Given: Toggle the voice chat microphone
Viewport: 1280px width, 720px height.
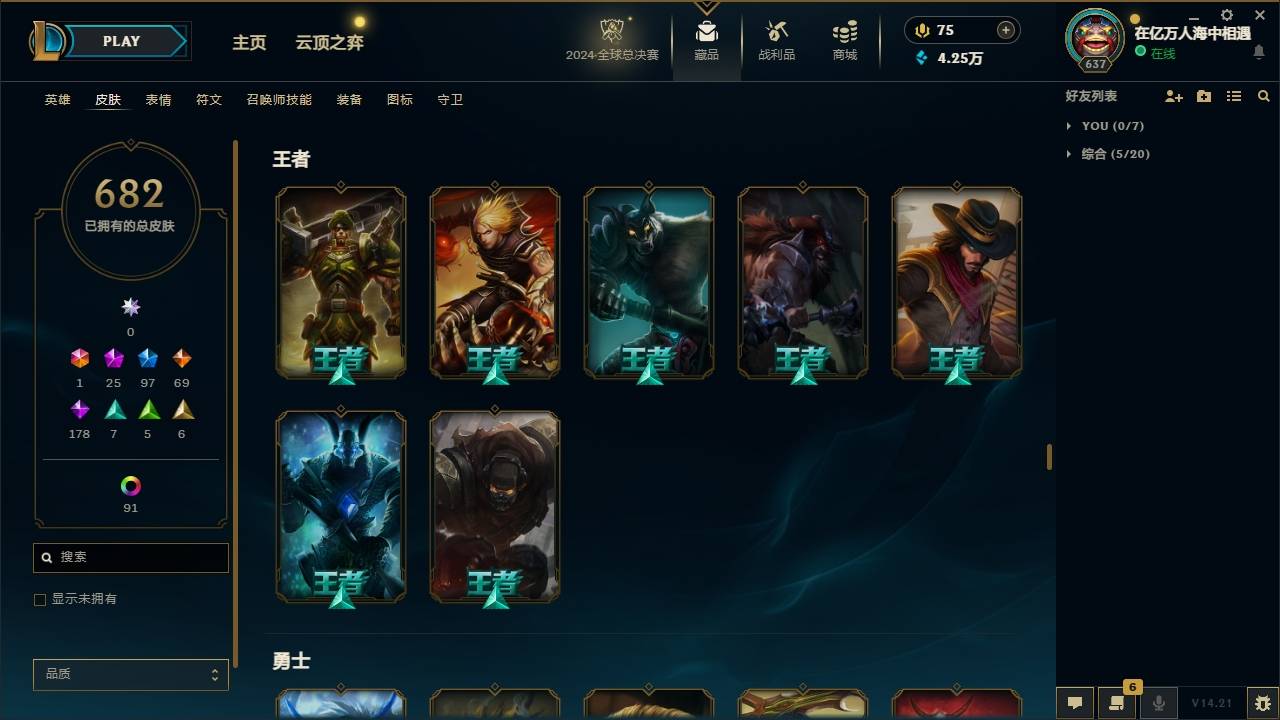Looking at the screenshot, I should (1158, 703).
